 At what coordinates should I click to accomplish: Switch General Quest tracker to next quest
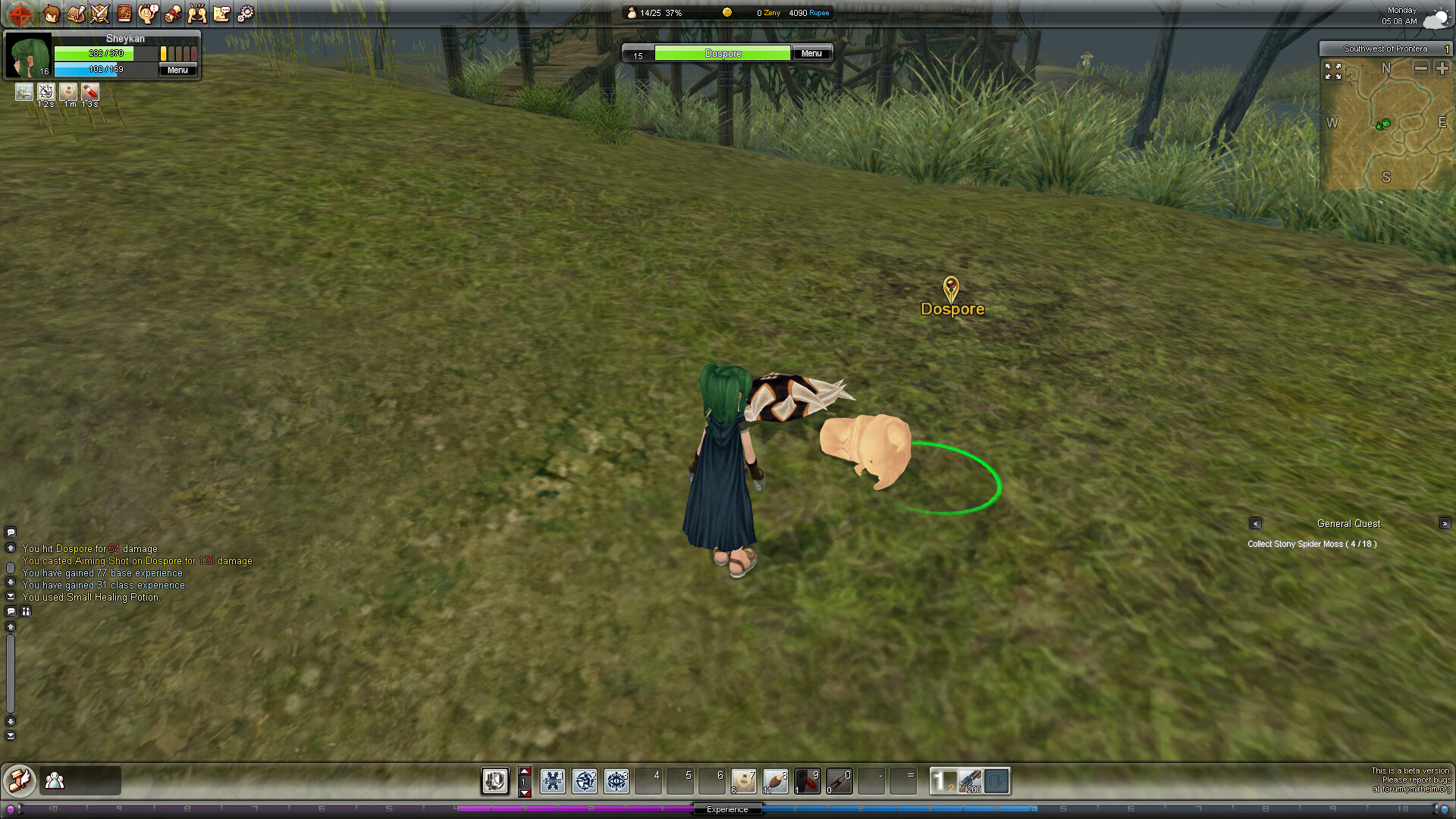tap(1445, 523)
